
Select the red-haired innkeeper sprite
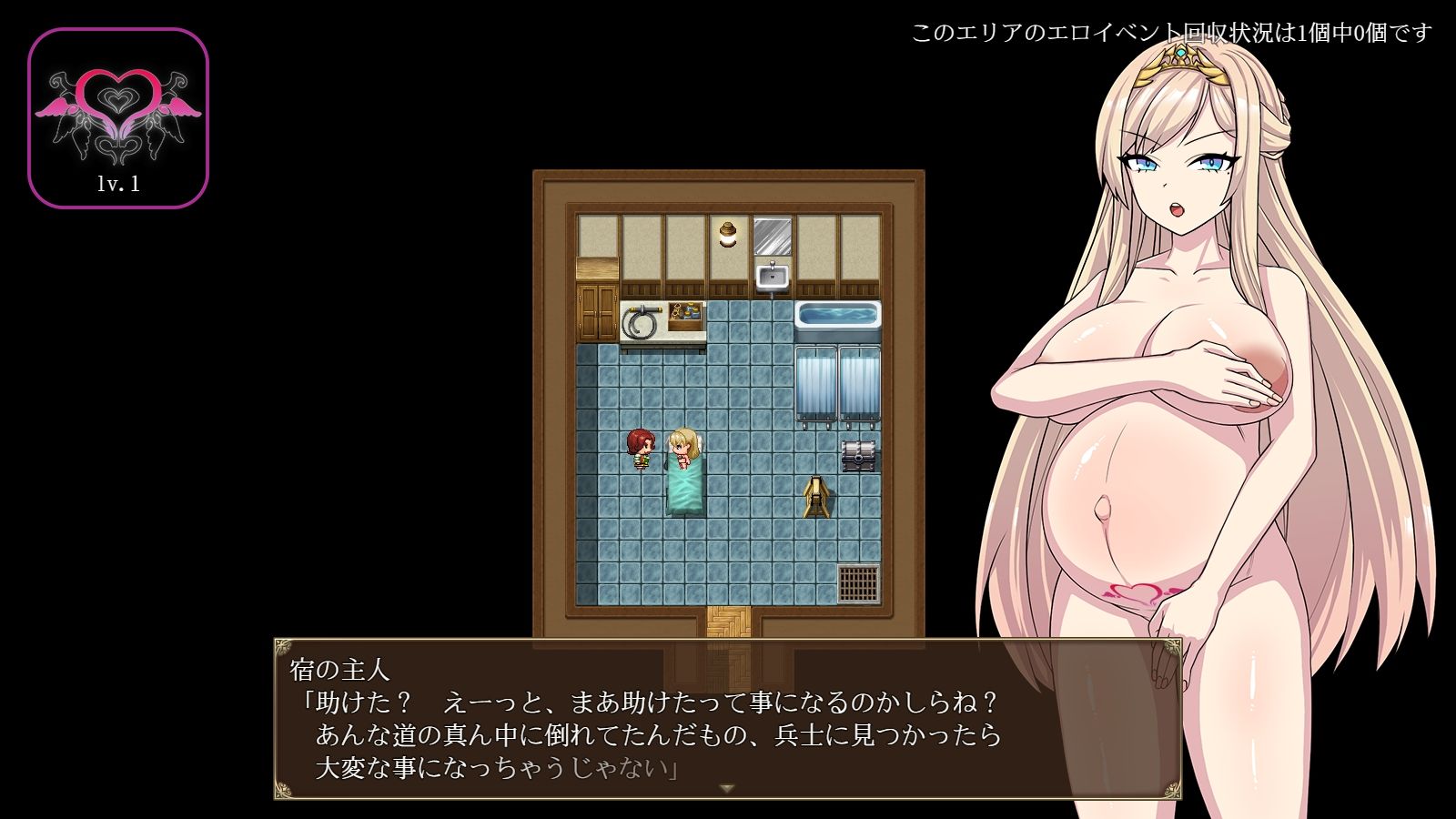638,446
